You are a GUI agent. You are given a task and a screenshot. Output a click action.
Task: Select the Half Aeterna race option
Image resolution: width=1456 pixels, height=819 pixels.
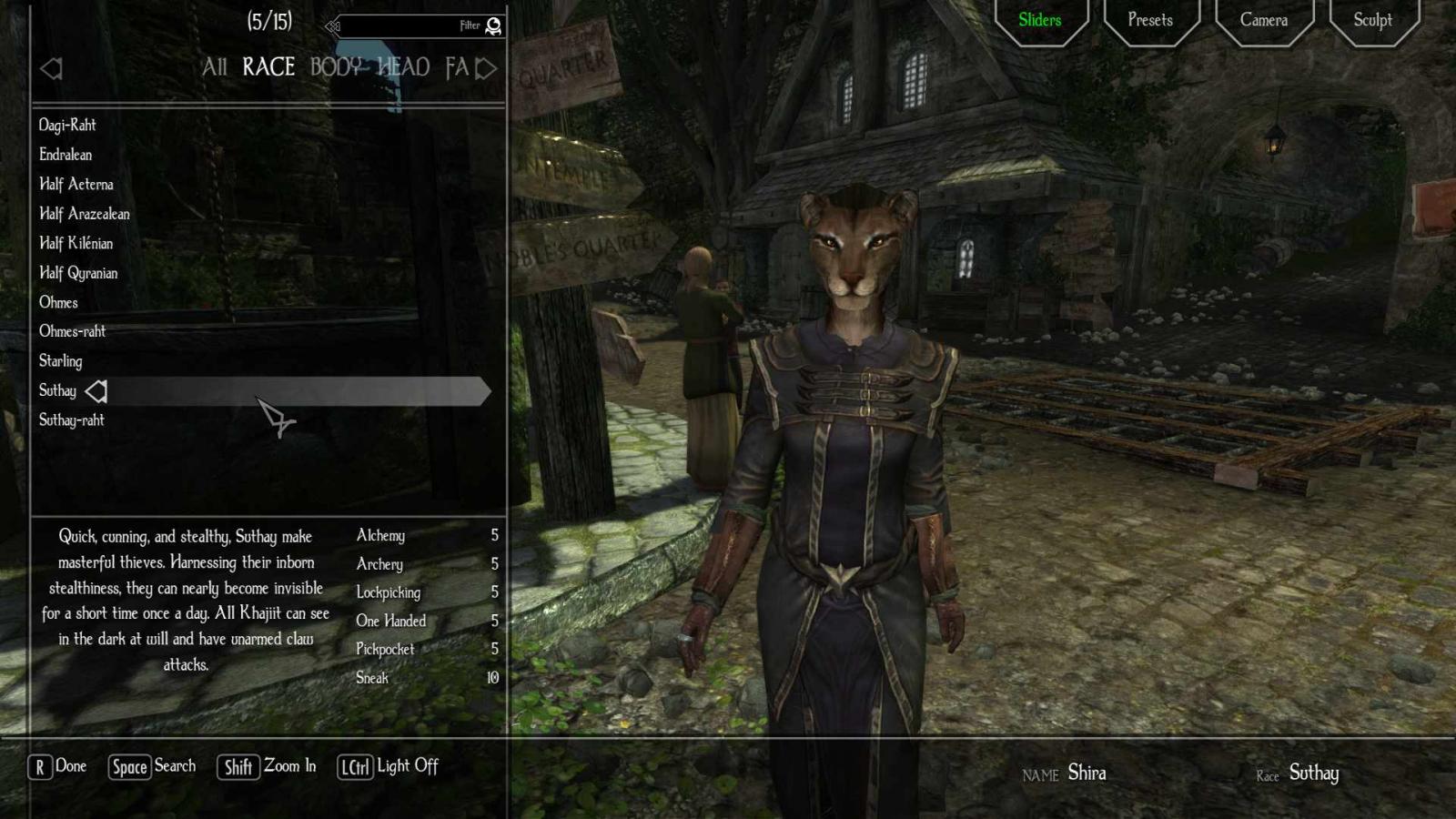pos(76,184)
